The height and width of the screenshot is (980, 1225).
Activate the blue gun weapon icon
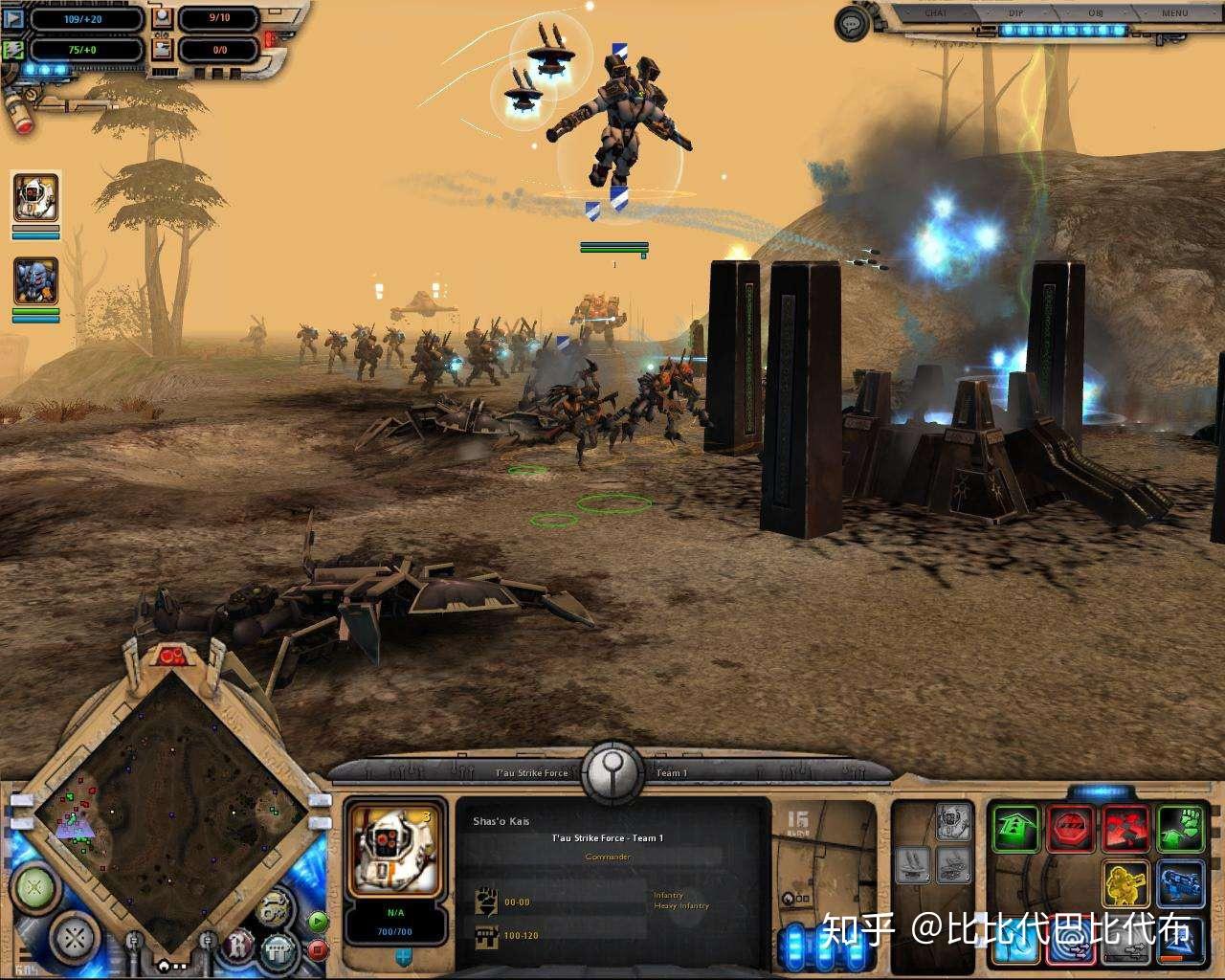pyautogui.click(x=1180, y=884)
